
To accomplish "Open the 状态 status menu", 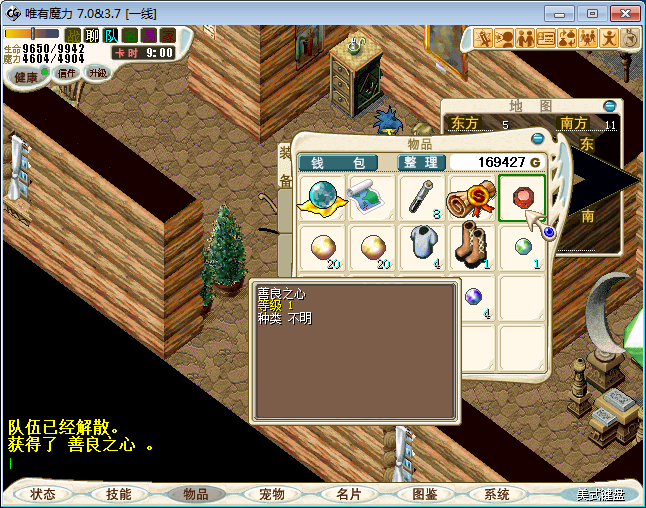I will pyautogui.click(x=43, y=494).
